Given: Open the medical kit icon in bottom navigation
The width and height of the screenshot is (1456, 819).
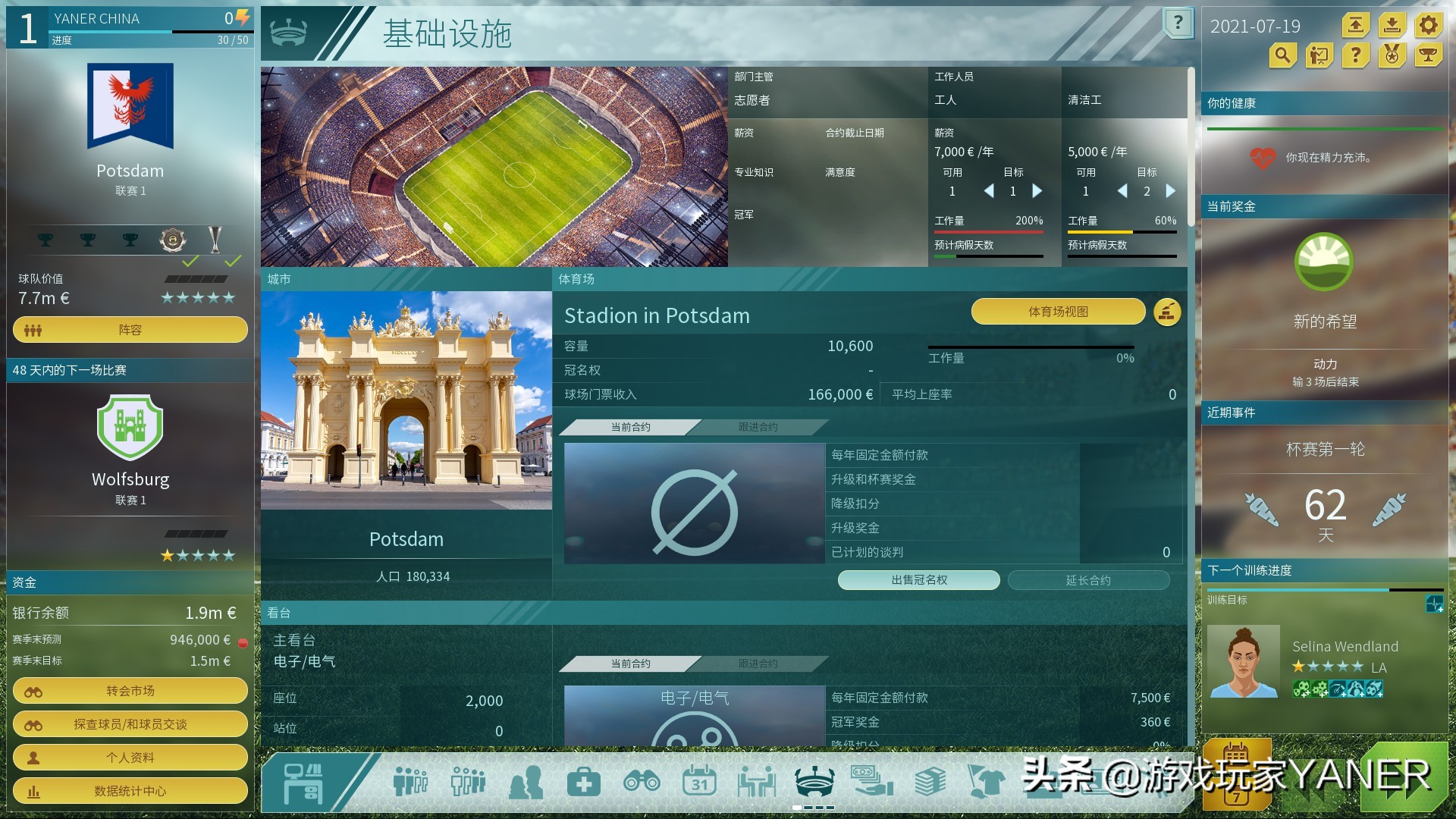Looking at the screenshot, I should tap(584, 781).
